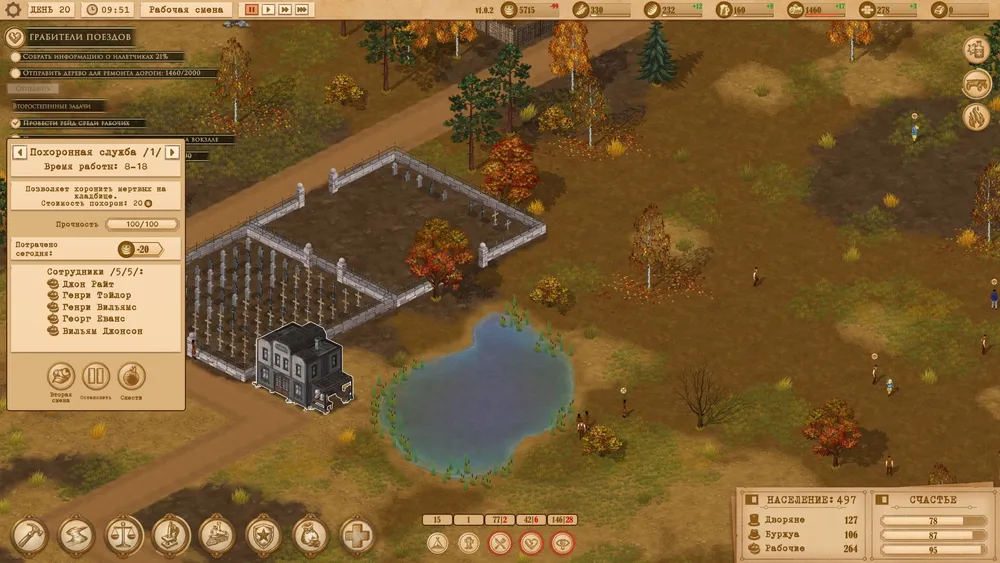Set game speed to double fast-forward
This screenshot has height=563, width=1000.
coord(285,9)
